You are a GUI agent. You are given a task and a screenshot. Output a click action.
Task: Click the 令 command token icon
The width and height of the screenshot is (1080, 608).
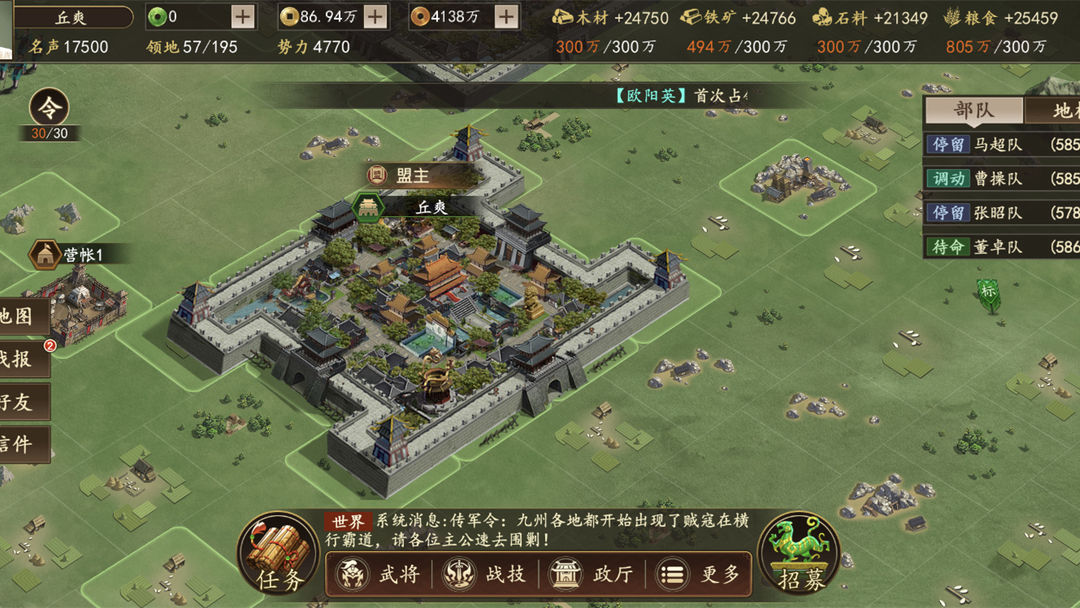pyautogui.click(x=48, y=108)
